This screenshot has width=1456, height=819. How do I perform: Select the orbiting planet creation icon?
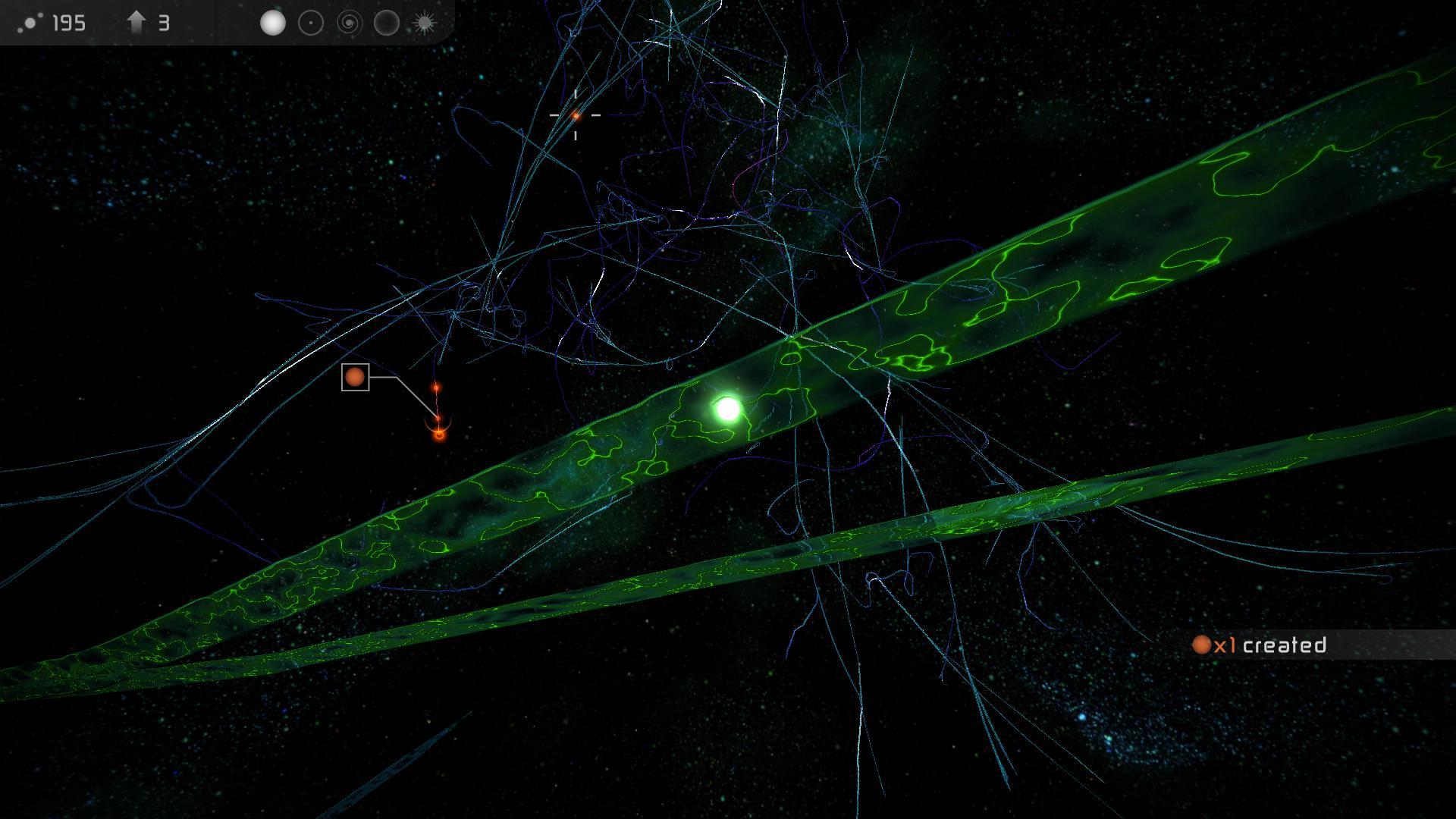point(311,23)
